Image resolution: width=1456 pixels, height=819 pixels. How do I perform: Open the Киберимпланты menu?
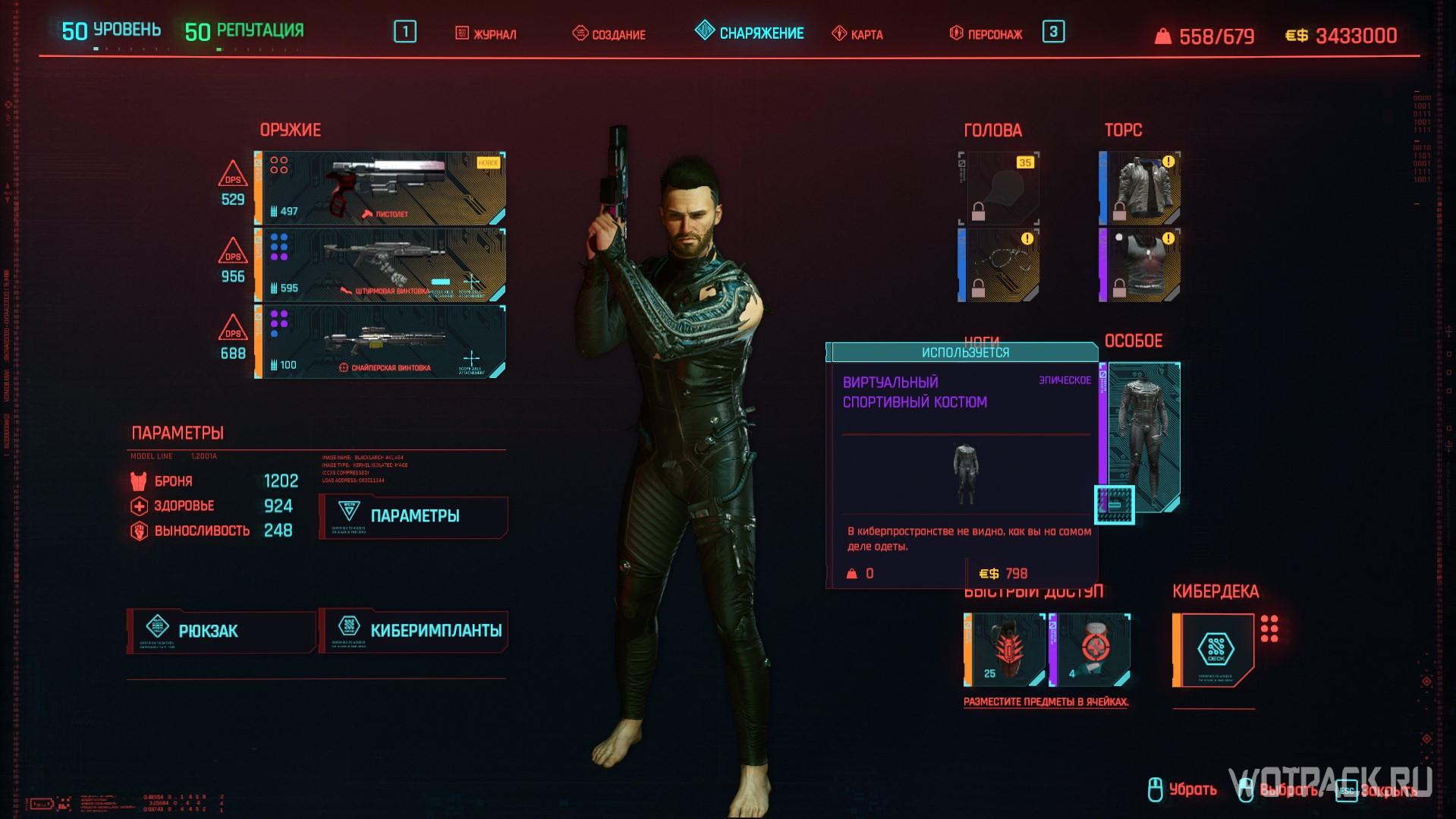tap(414, 631)
